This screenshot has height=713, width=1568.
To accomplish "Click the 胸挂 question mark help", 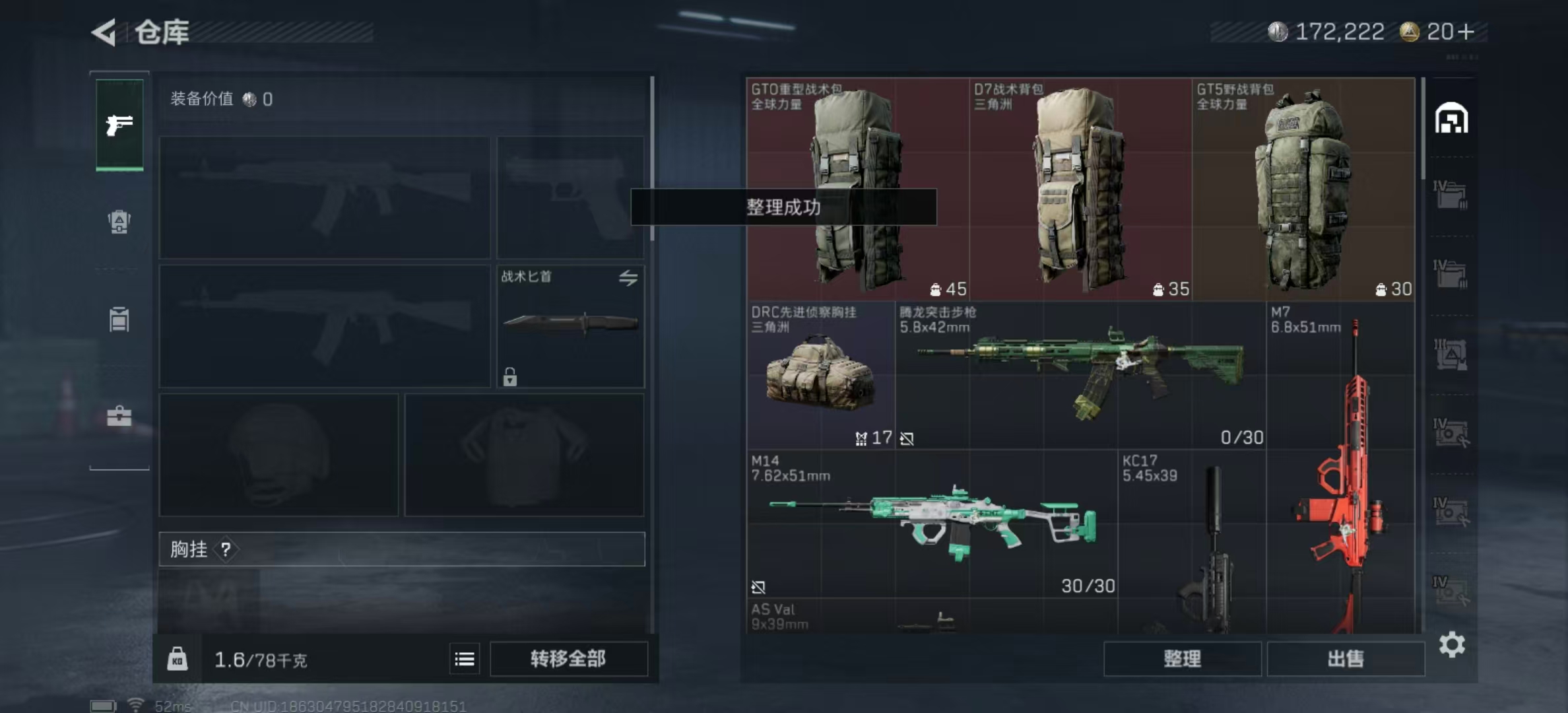I will click(226, 549).
